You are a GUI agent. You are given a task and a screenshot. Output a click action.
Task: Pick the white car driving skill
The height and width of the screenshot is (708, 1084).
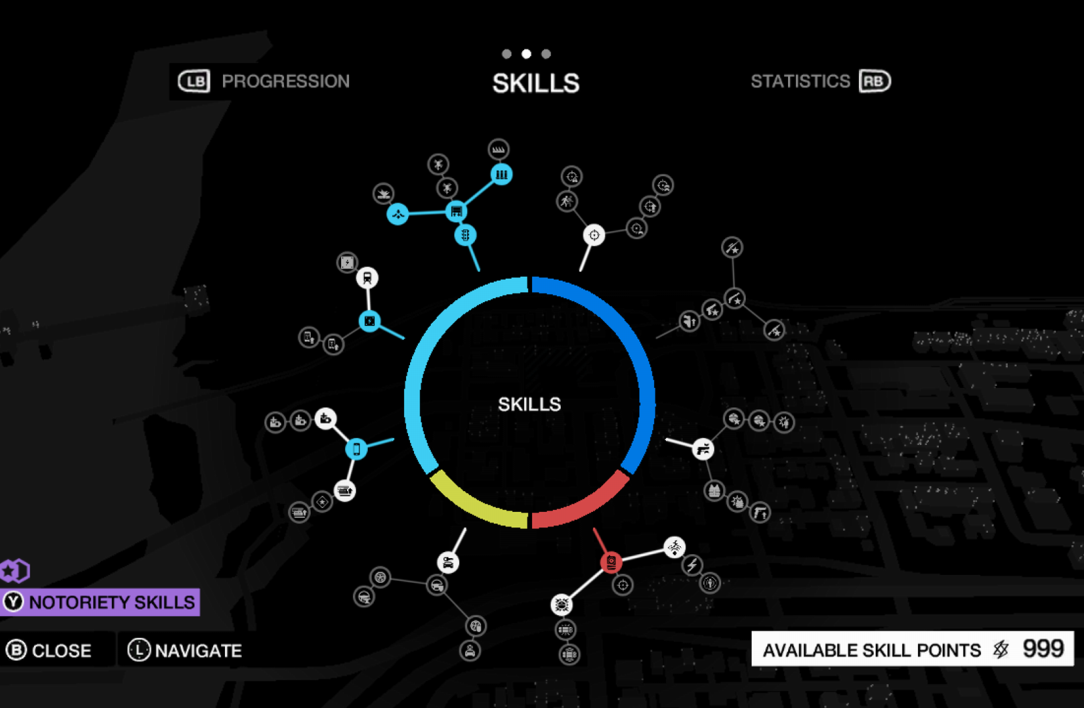[x=448, y=562]
